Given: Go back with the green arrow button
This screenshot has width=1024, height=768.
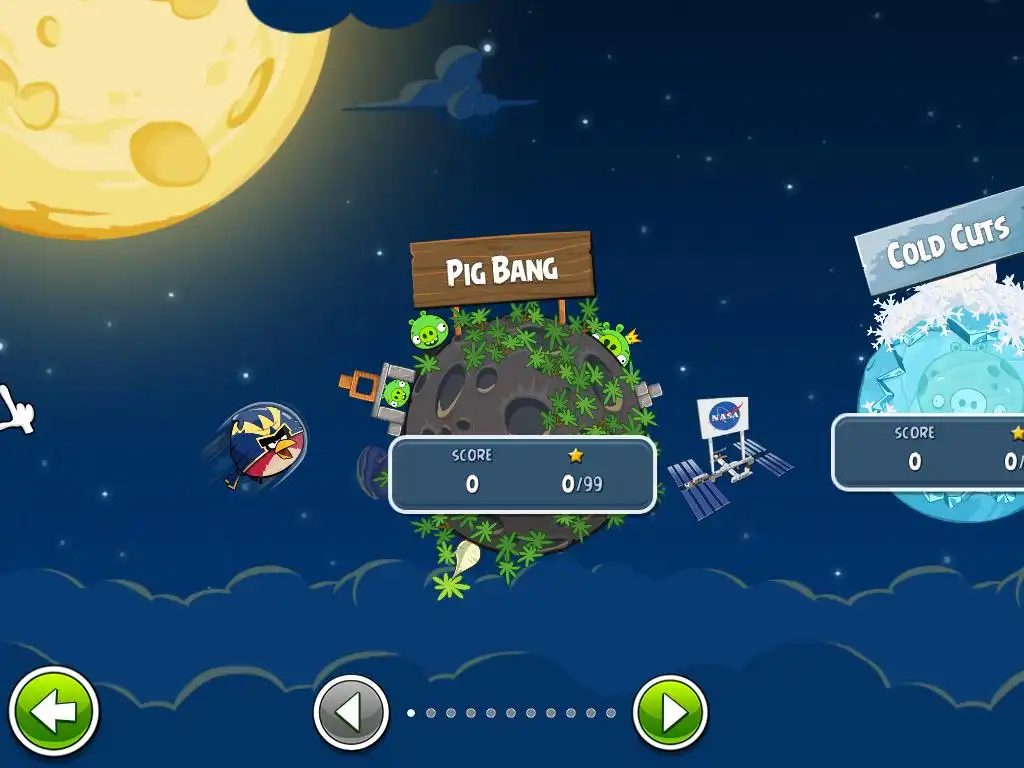Looking at the screenshot, I should tap(52, 712).
